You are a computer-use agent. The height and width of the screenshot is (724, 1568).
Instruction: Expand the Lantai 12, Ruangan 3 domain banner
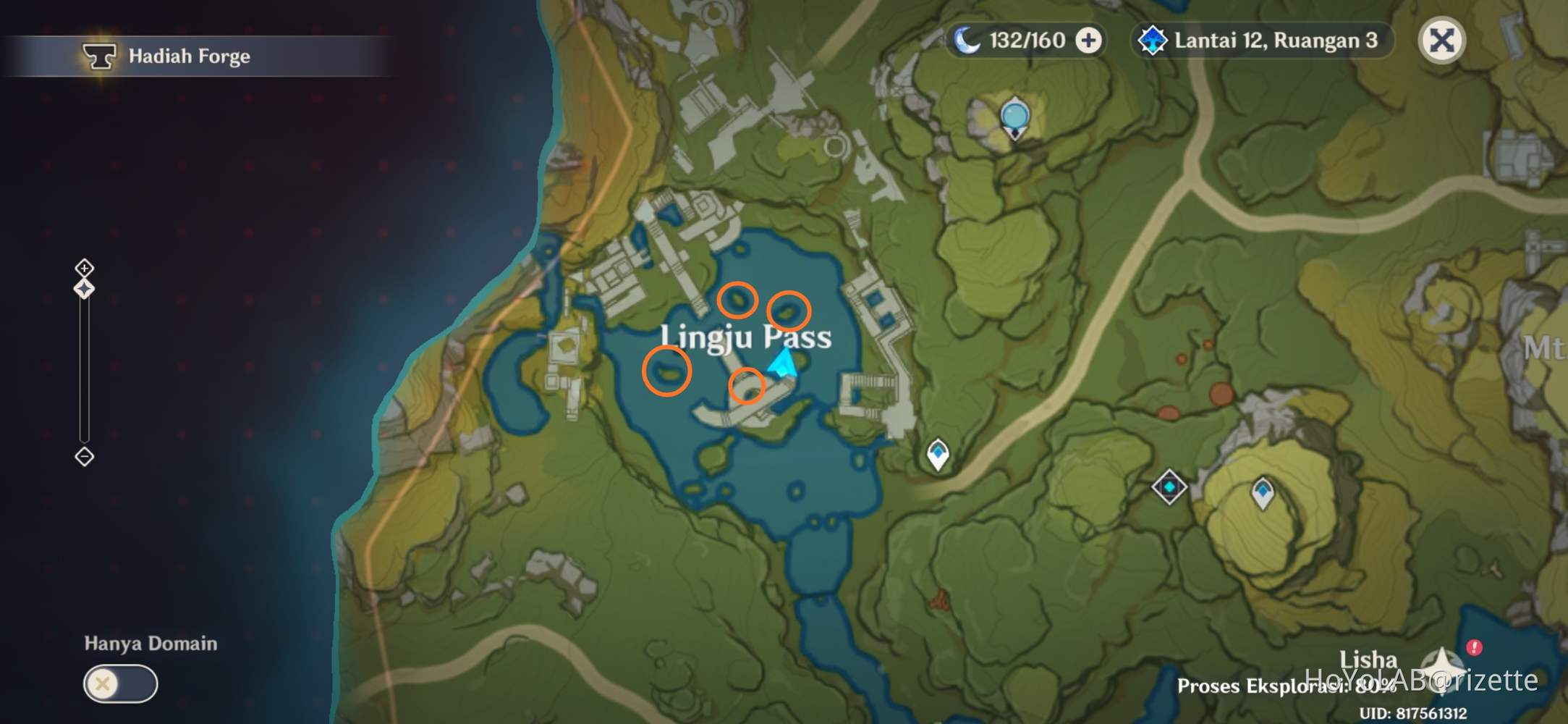pos(1260,41)
